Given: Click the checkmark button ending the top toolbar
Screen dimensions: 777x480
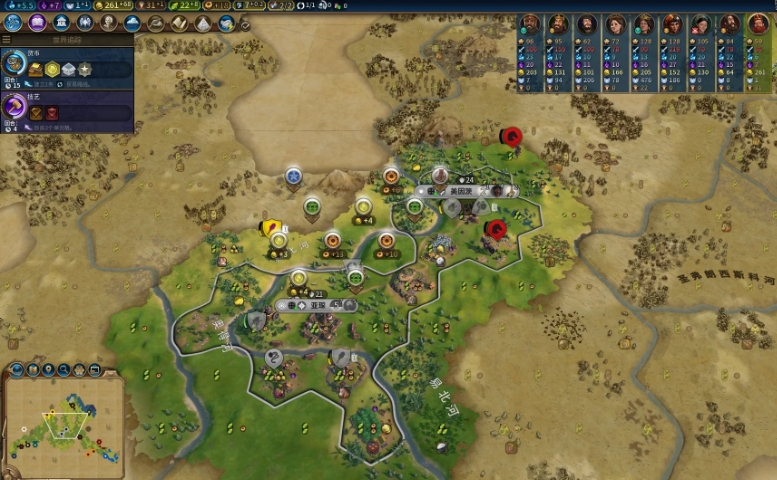Looking at the screenshot, I should pos(246,24).
